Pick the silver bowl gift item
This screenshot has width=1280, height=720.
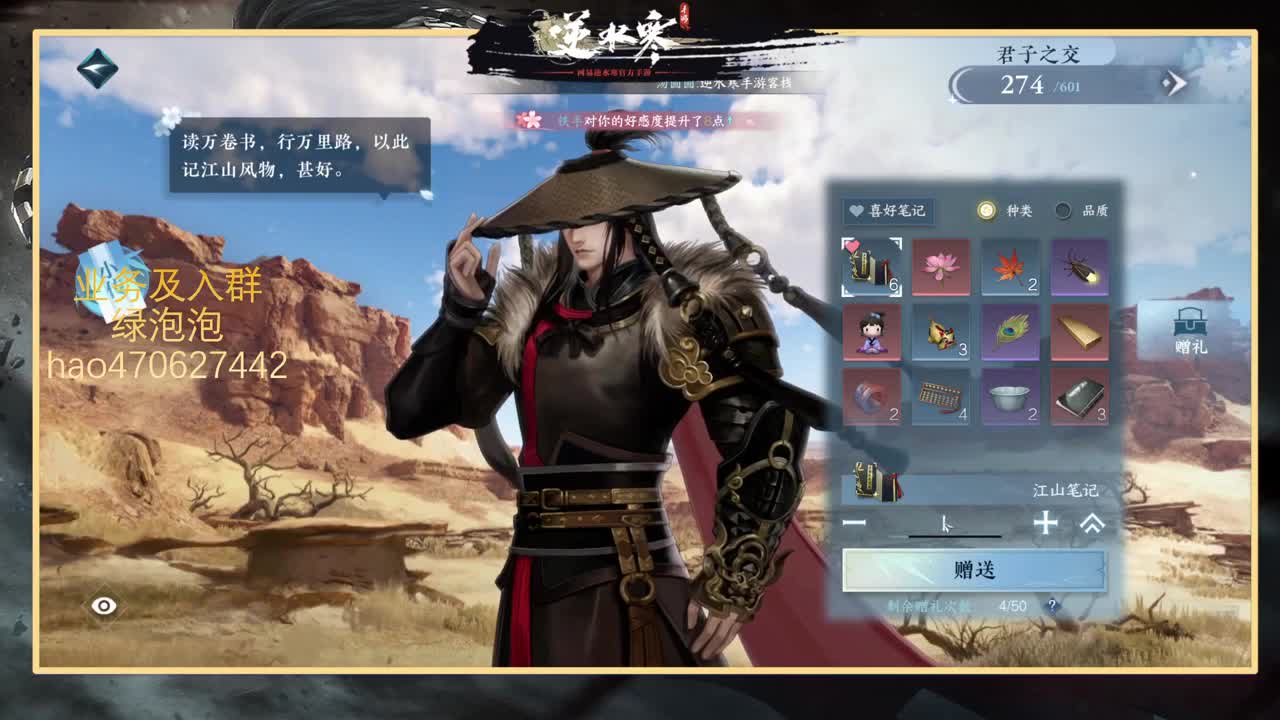tap(1009, 400)
